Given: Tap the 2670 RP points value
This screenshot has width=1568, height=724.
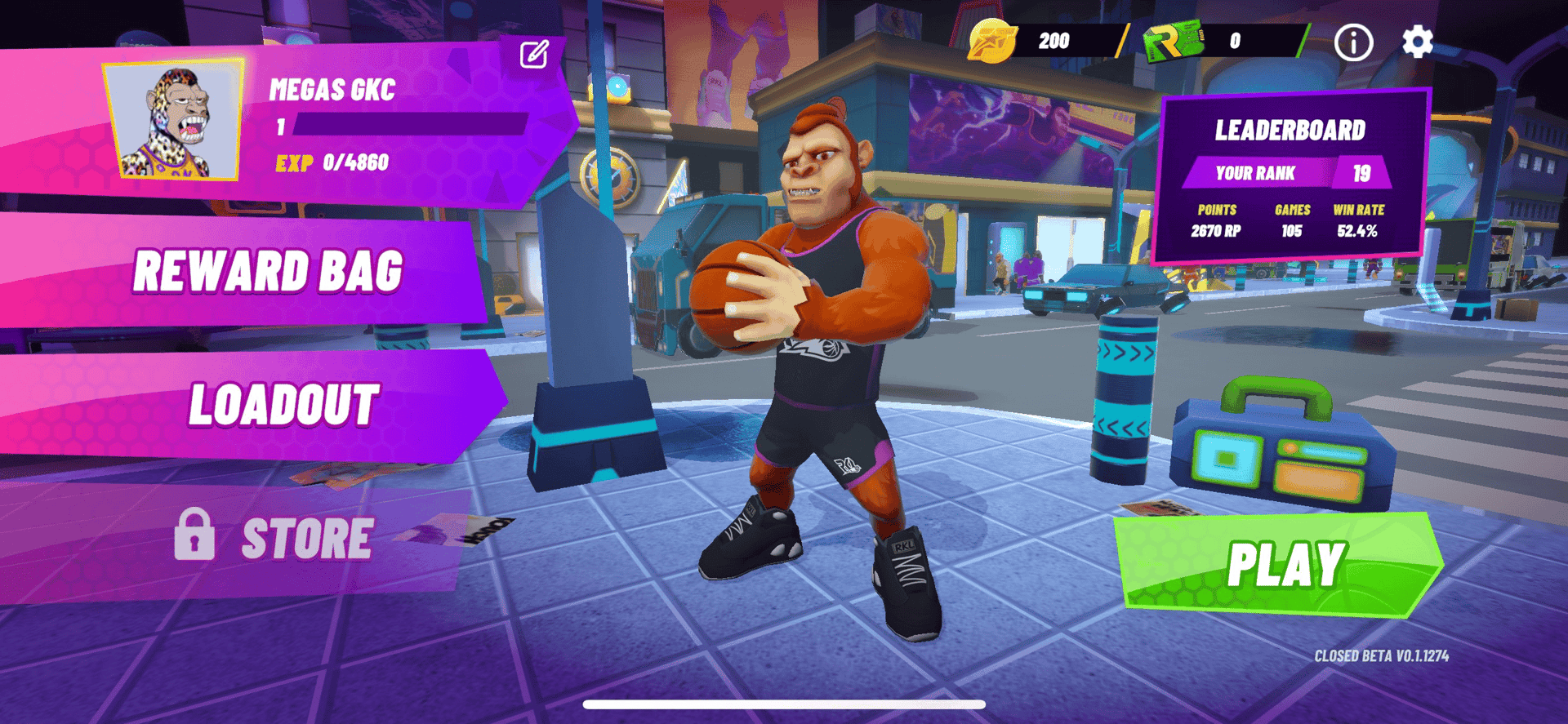Looking at the screenshot, I should click(x=1214, y=230).
